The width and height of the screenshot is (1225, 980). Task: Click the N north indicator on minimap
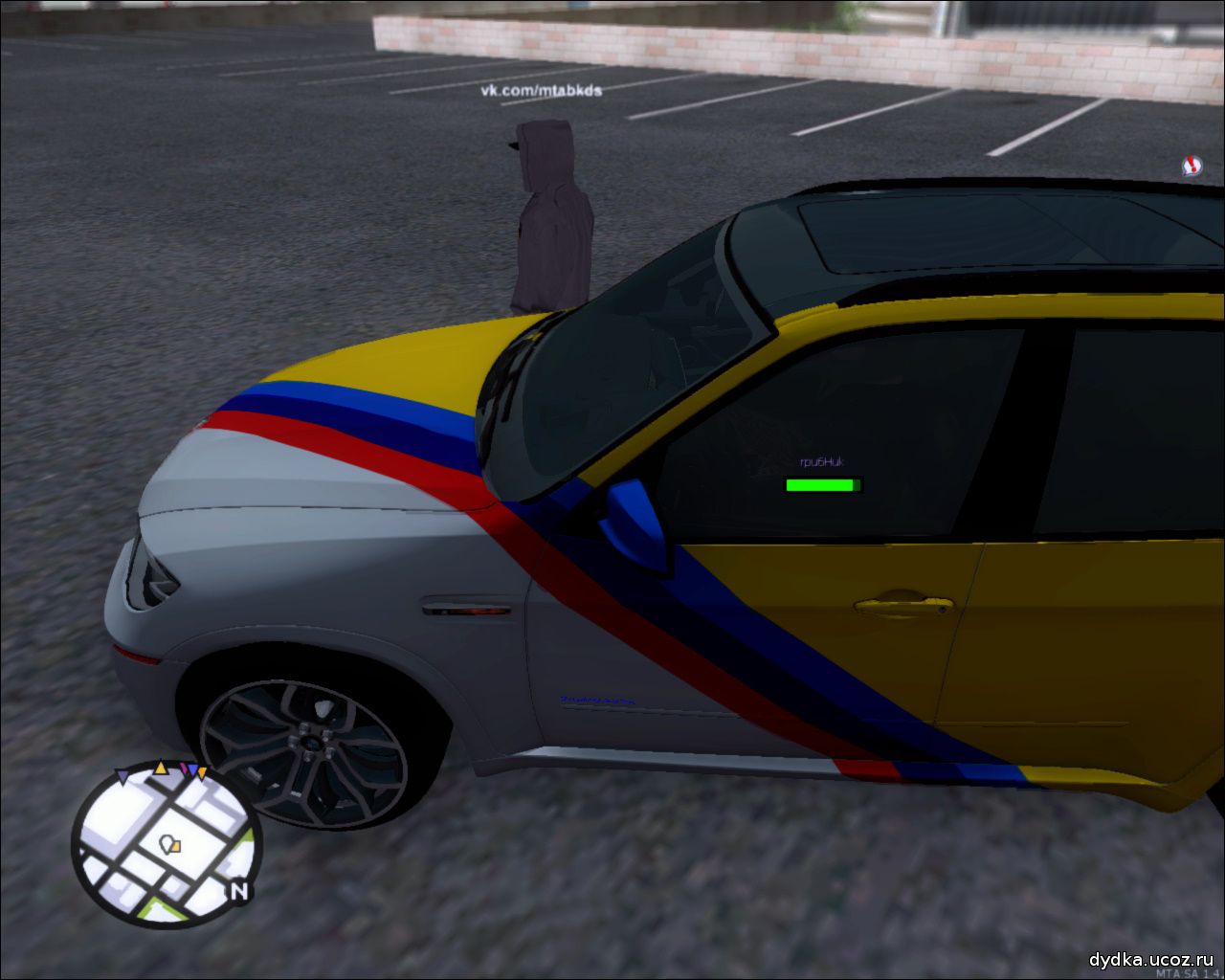point(239,892)
